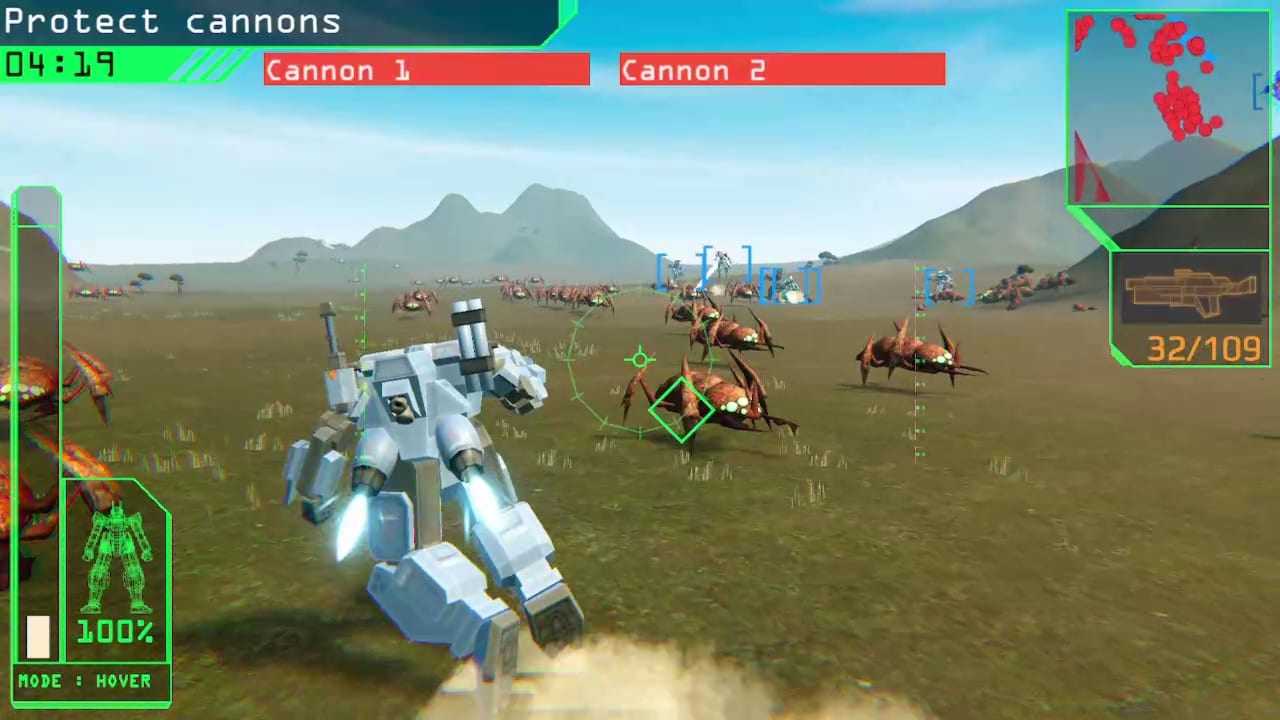Image resolution: width=1280 pixels, height=720 pixels.
Task: Toggle MODE : HOVER to a different mode
Action: (88, 681)
